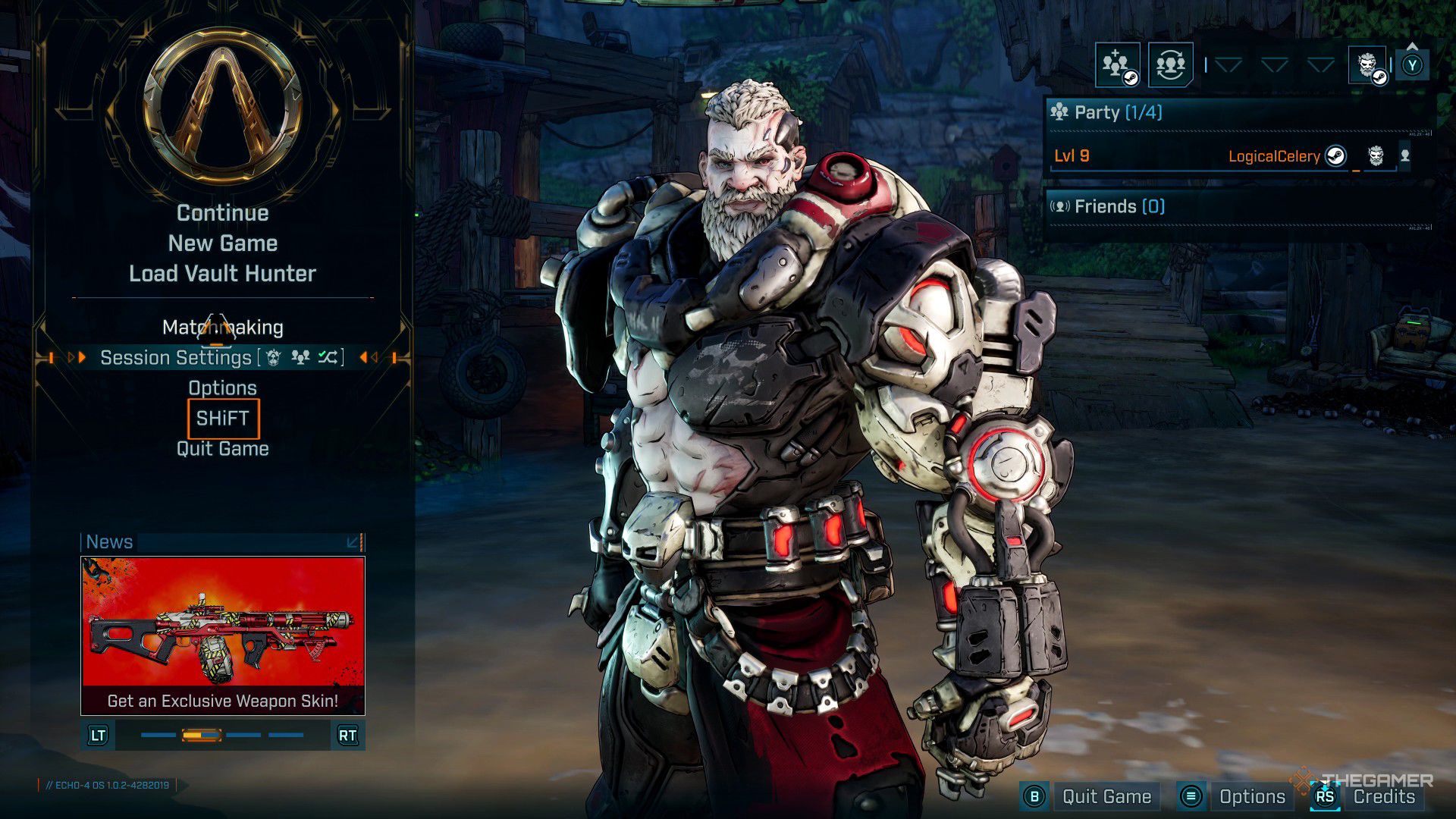Image resolution: width=1456 pixels, height=819 pixels.
Task: Open Session Settings
Action: click(x=176, y=358)
